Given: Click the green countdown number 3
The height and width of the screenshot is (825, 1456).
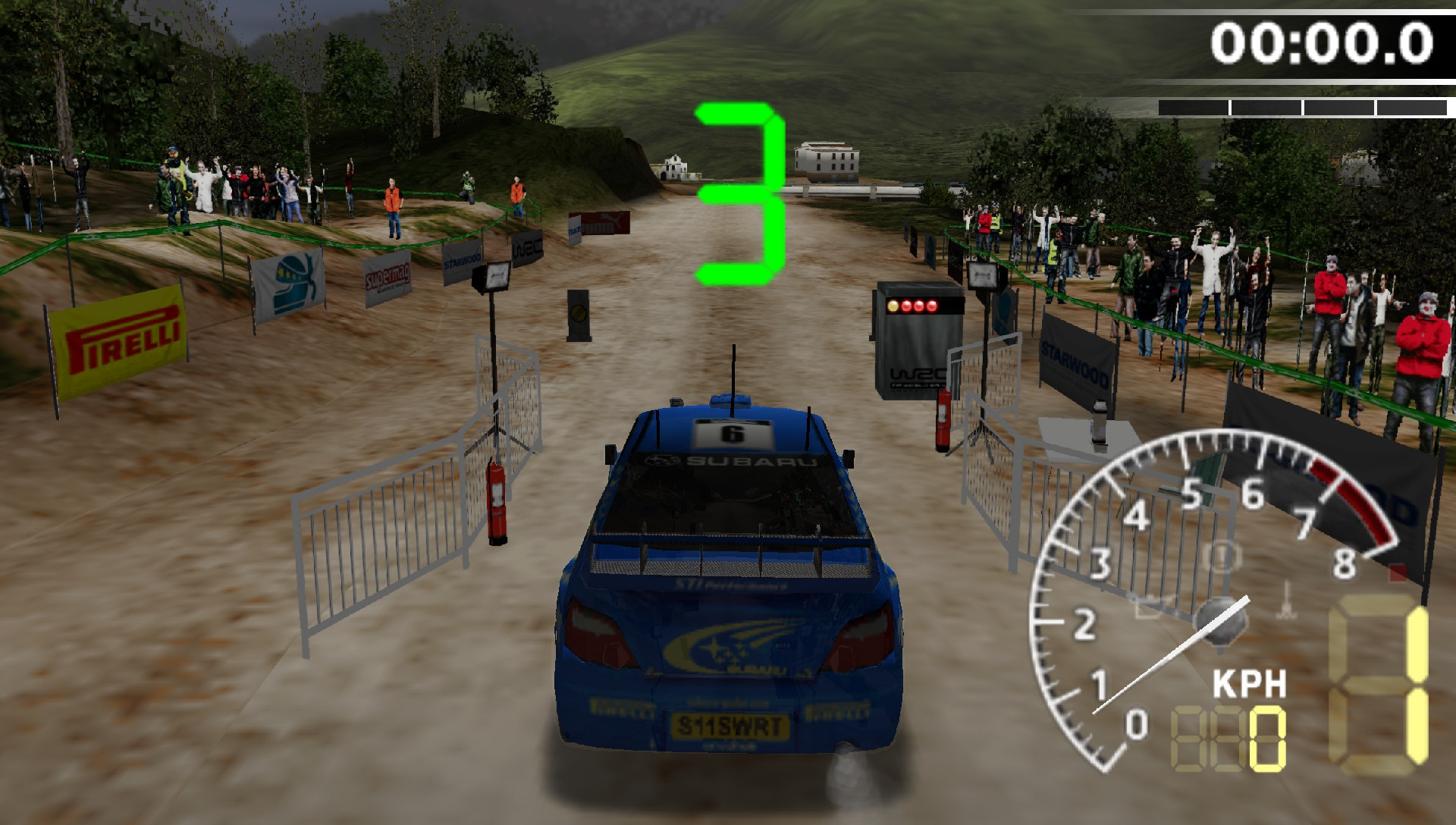Looking at the screenshot, I should tap(739, 193).
